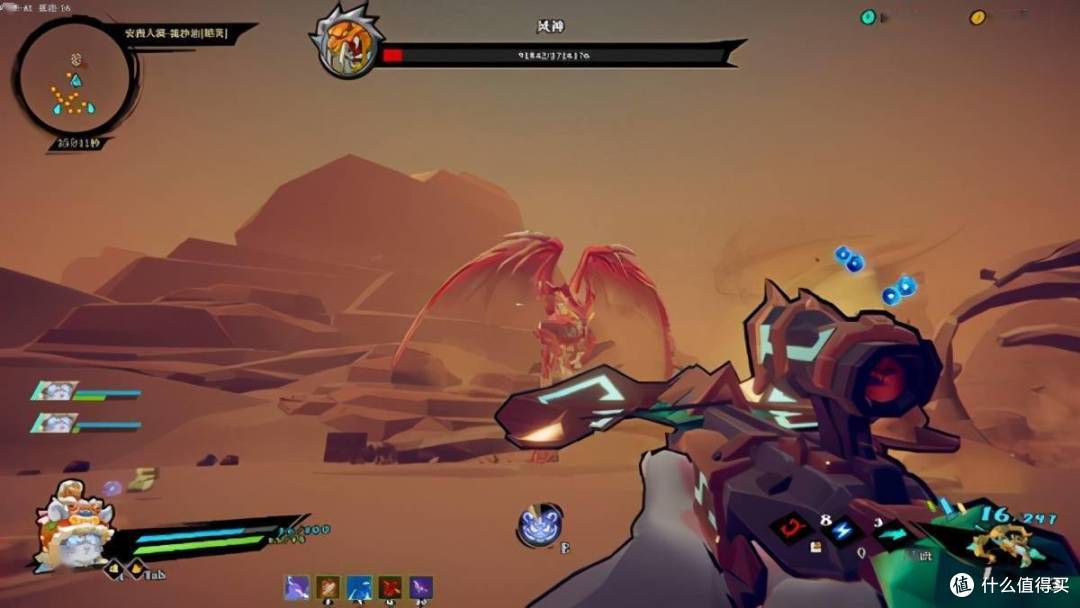The width and height of the screenshot is (1080, 608).
Task: Select the red scroll buff icon
Action: [x=390, y=587]
